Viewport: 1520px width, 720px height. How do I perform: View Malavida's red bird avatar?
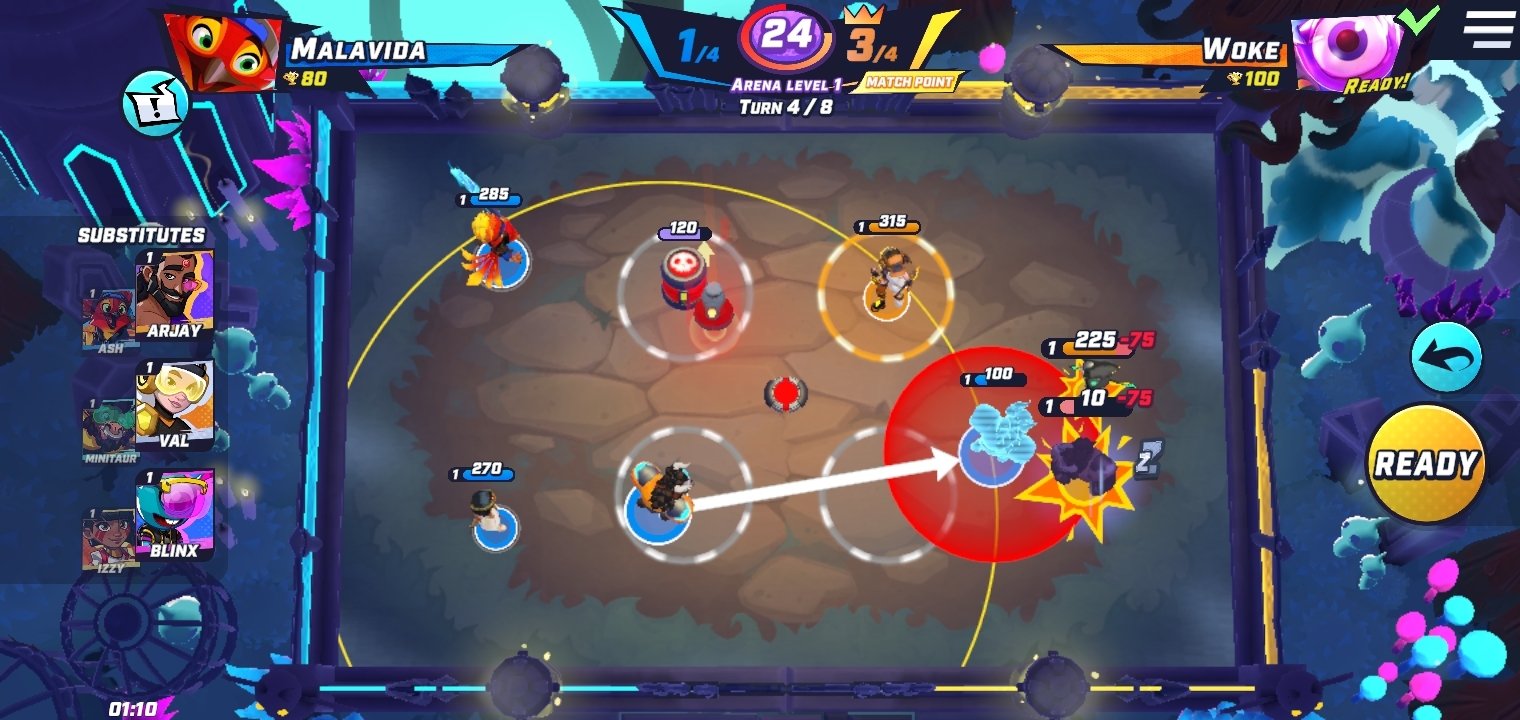(x=221, y=50)
